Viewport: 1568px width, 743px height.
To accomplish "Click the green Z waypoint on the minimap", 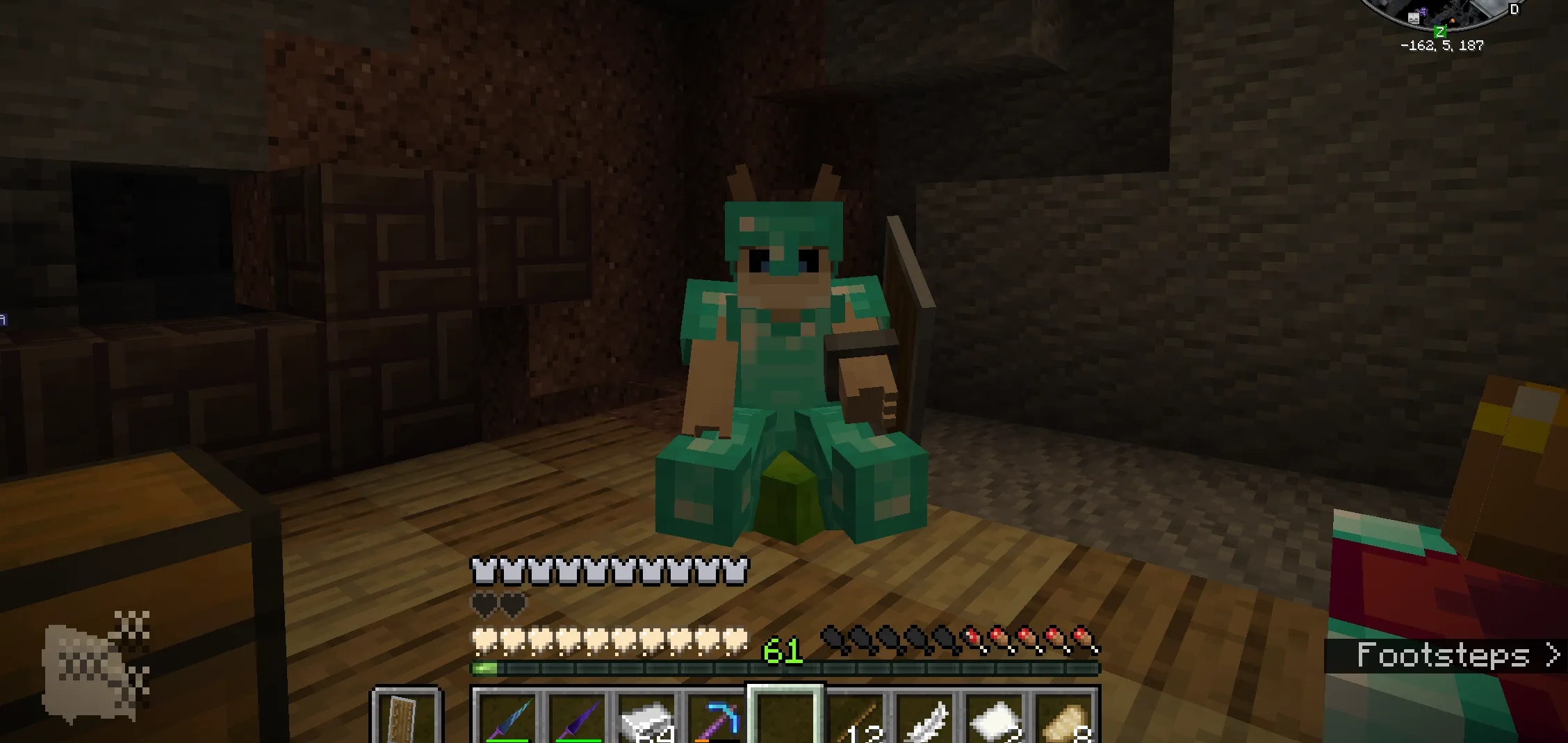I will point(1440,31).
